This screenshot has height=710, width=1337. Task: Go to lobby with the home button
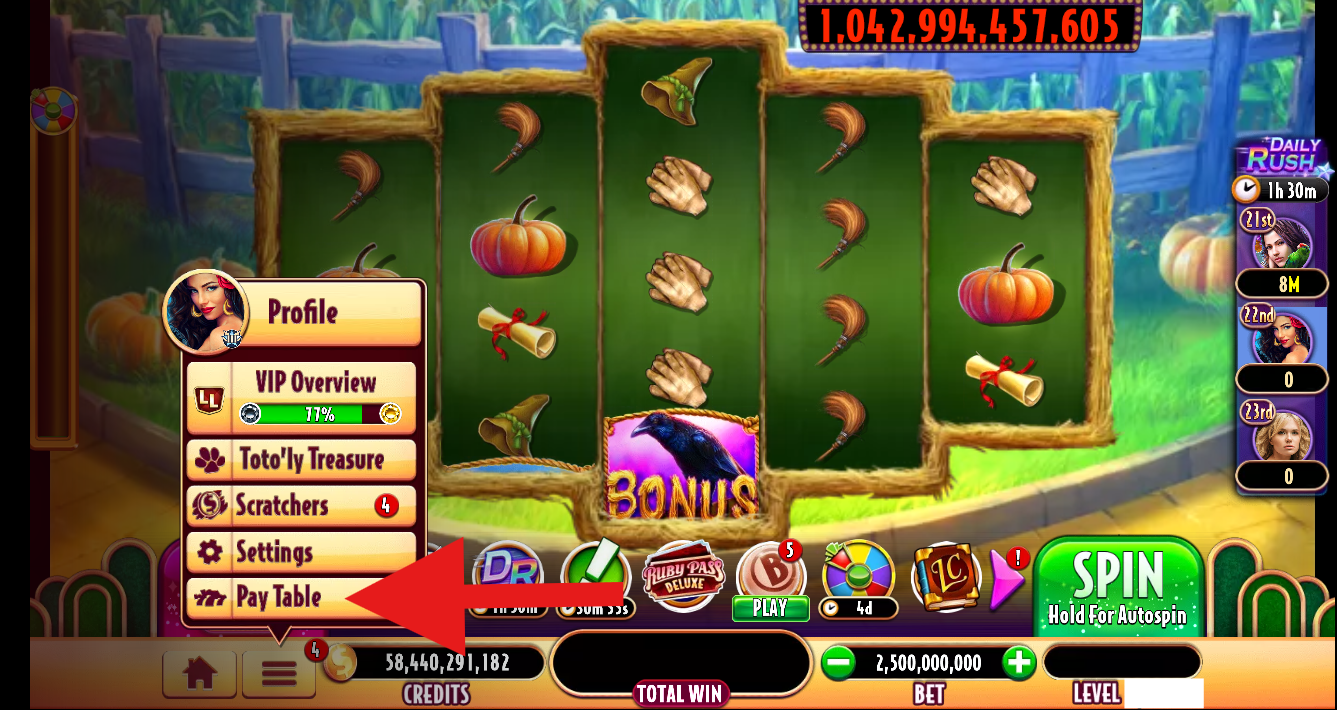click(200, 673)
